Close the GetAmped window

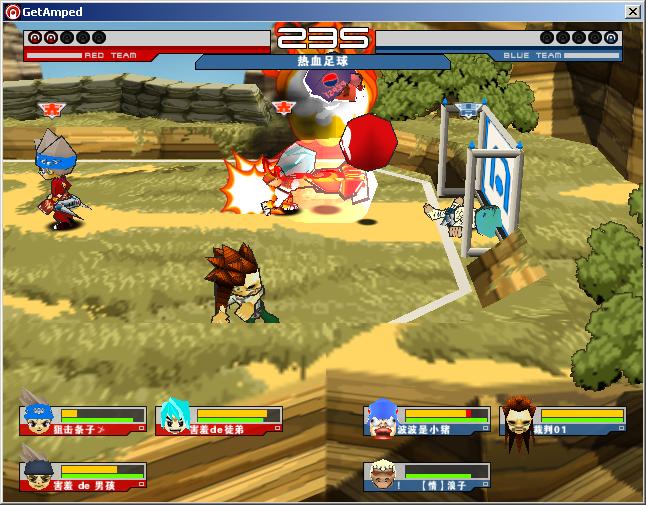click(x=632, y=11)
